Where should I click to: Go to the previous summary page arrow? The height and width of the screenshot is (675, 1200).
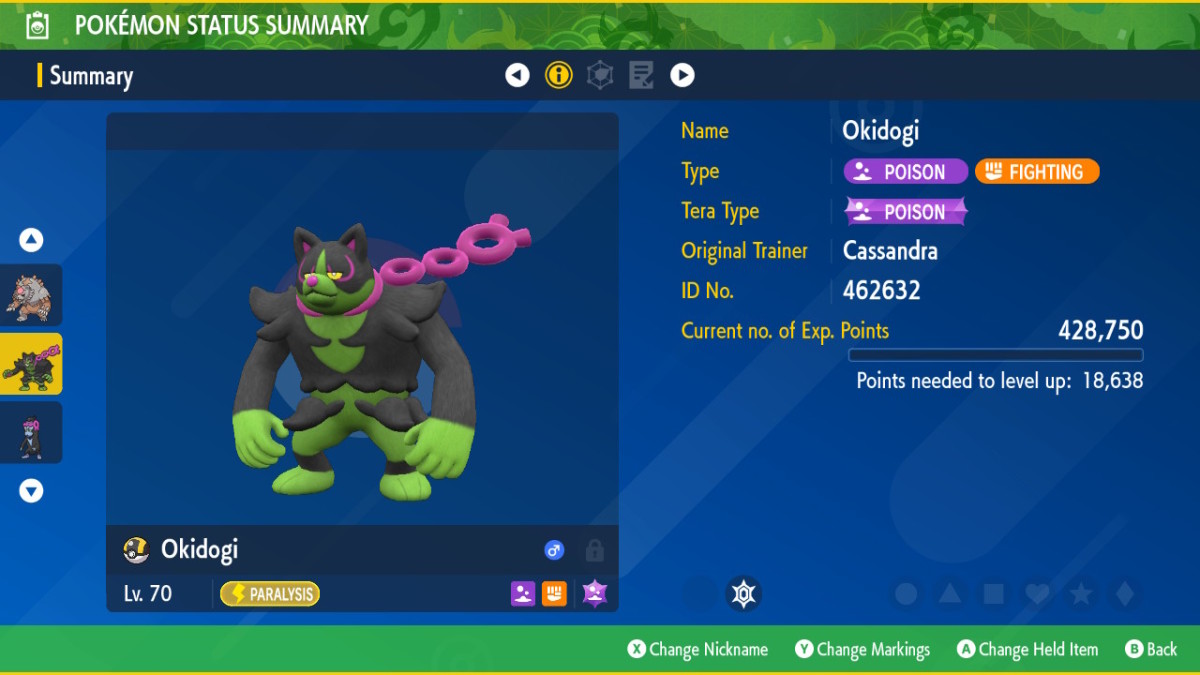click(x=517, y=75)
